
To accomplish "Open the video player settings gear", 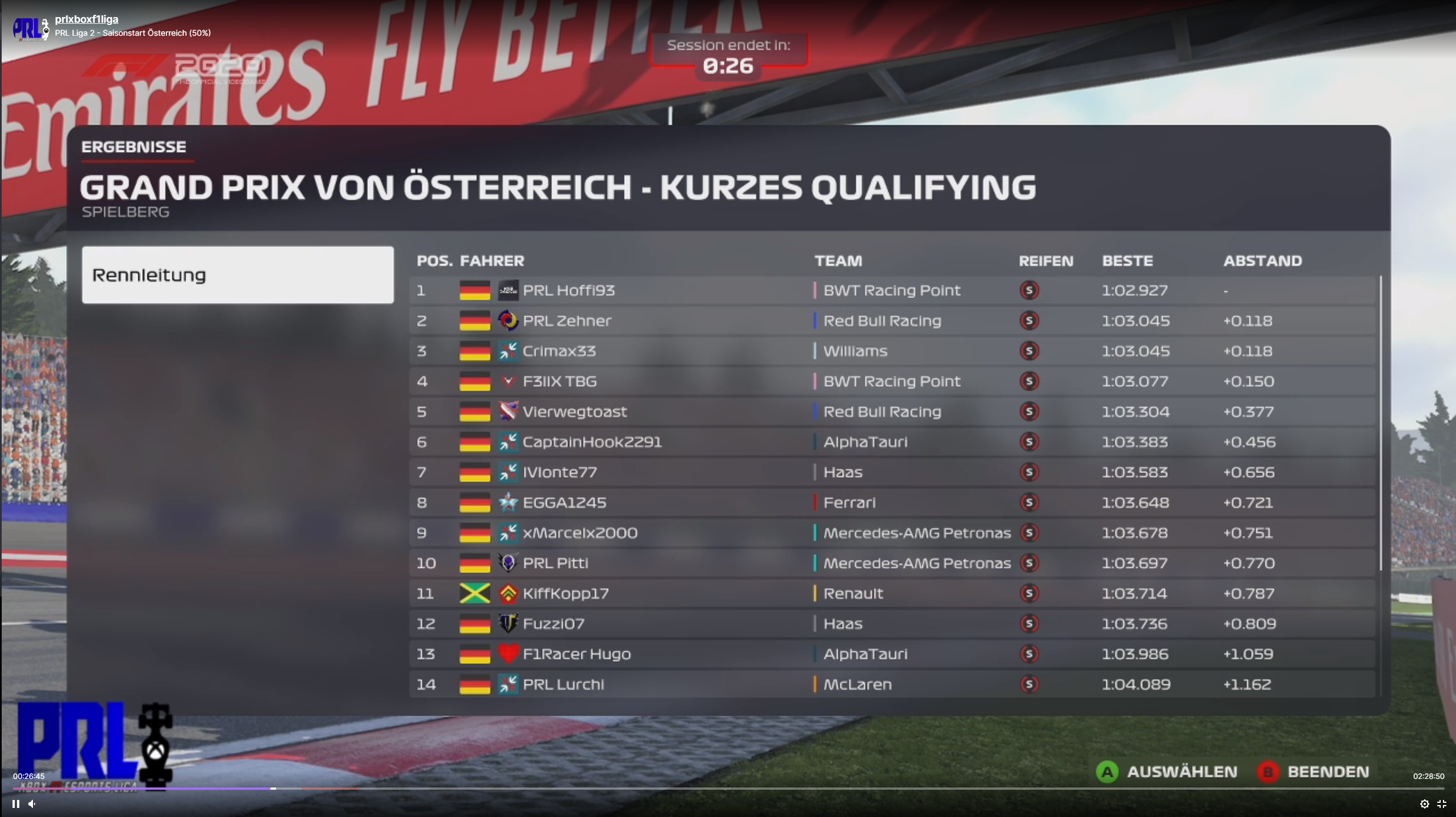I will 1424,804.
